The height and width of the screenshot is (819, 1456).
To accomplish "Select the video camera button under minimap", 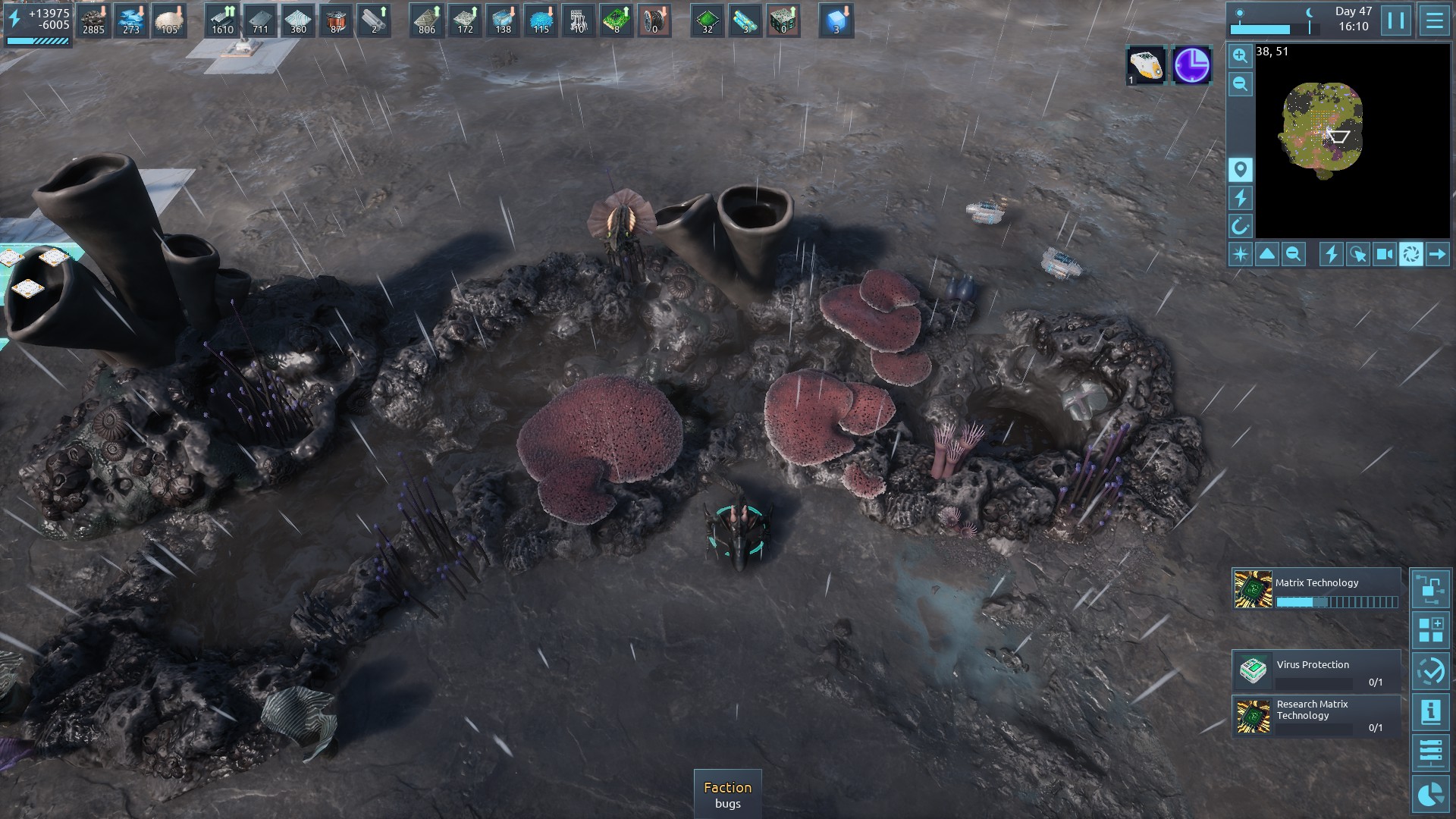I will 1385,254.
